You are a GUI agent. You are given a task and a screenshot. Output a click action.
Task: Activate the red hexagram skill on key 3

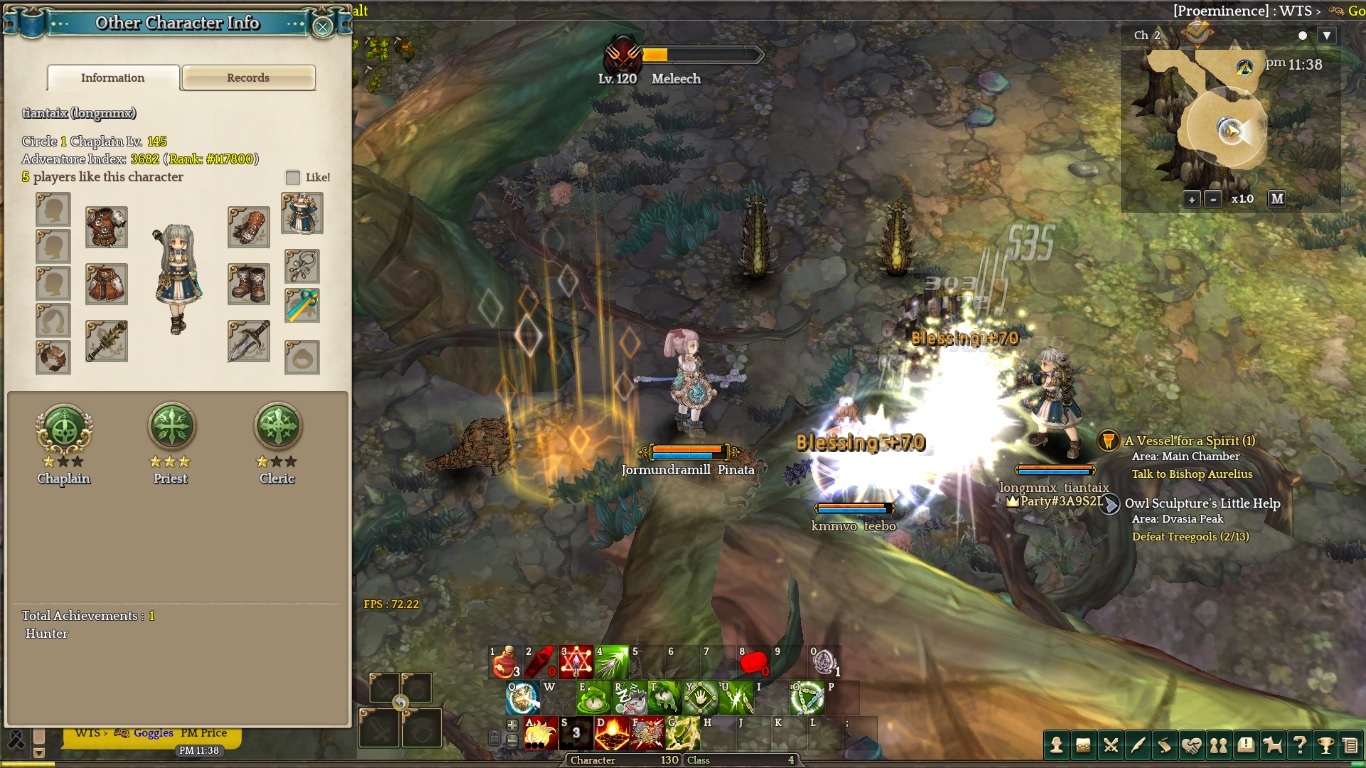(576, 663)
